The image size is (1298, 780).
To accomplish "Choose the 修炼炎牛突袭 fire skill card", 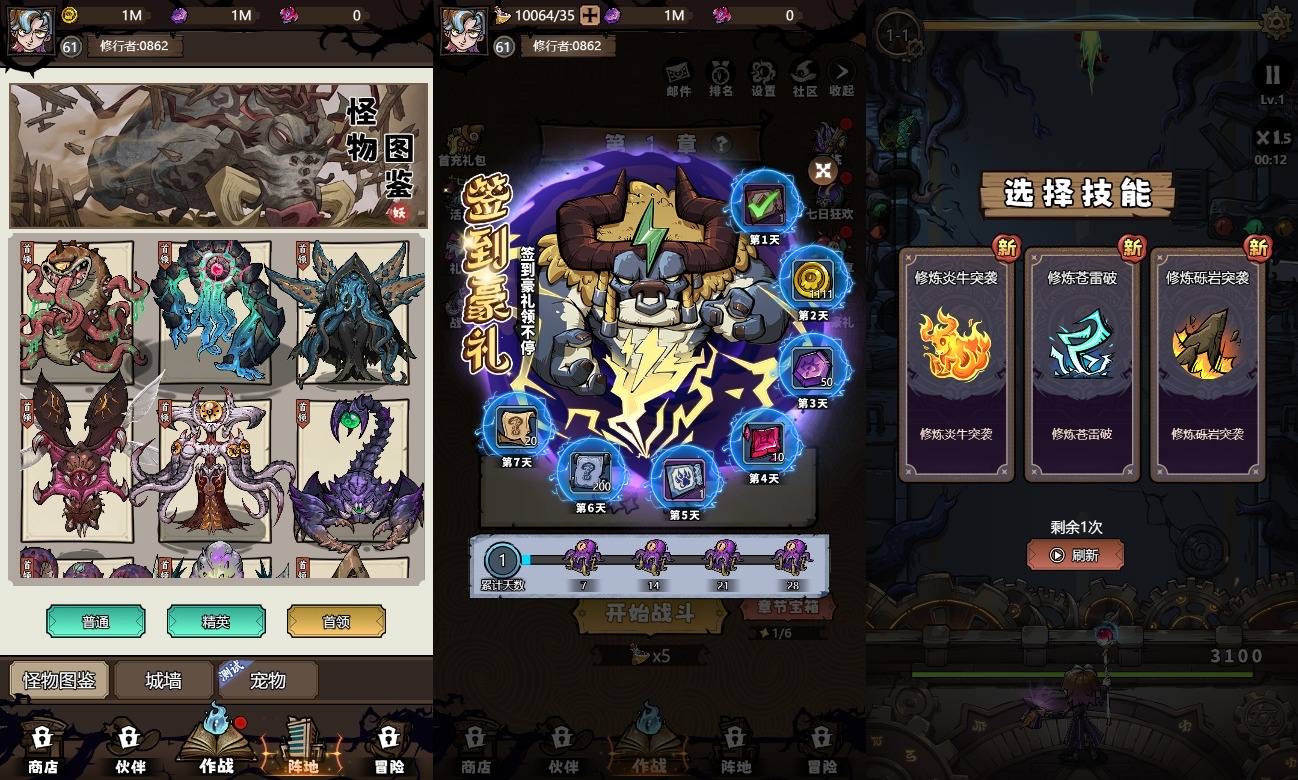I will tap(954, 363).
